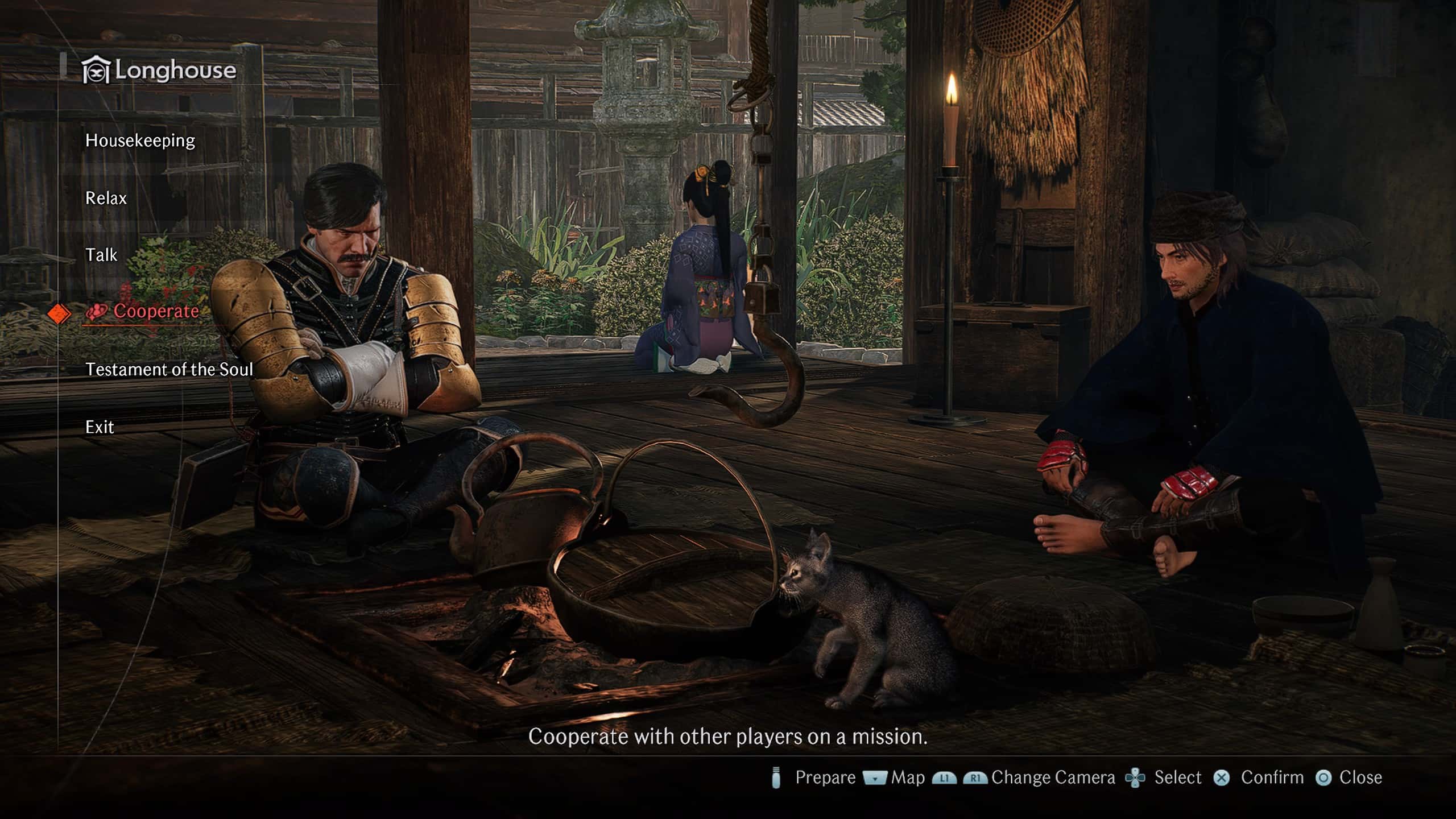Activate the highlighted Cooperate entry
The width and height of the screenshot is (1456, 819).
click(x=156, y=311)
